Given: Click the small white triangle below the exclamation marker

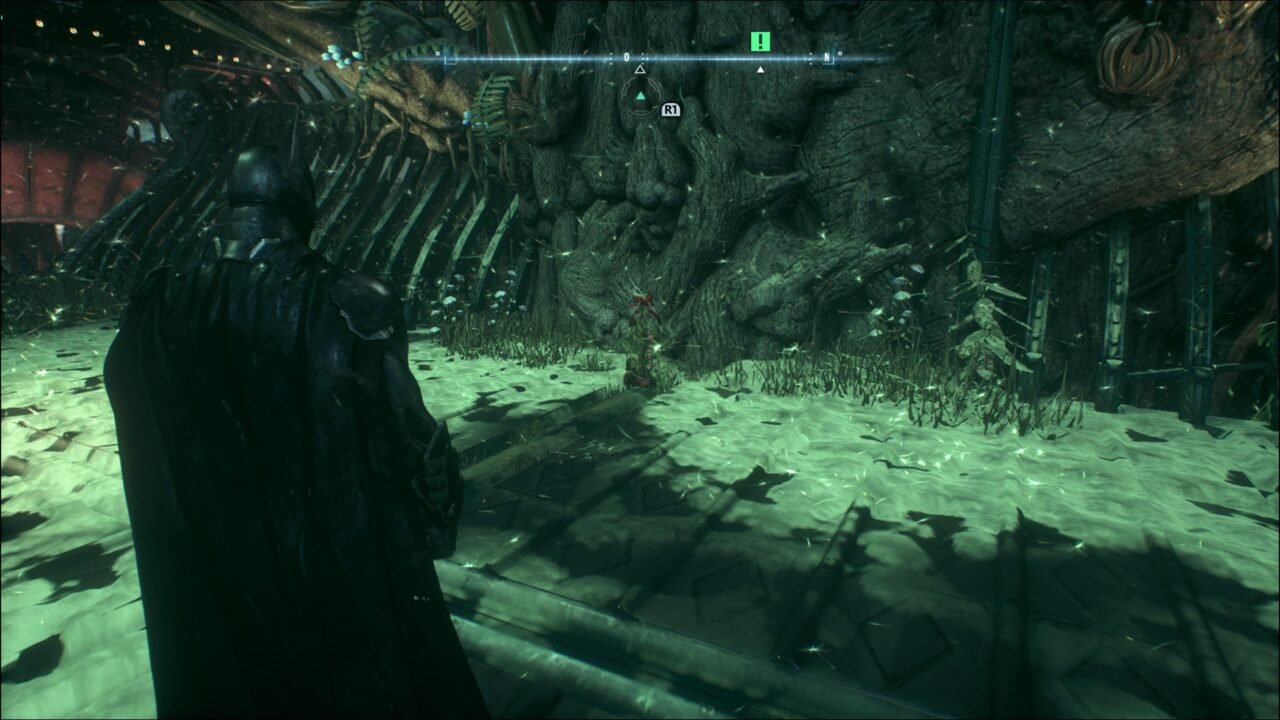Looking at the screenshot, I should tap(760, 70).
